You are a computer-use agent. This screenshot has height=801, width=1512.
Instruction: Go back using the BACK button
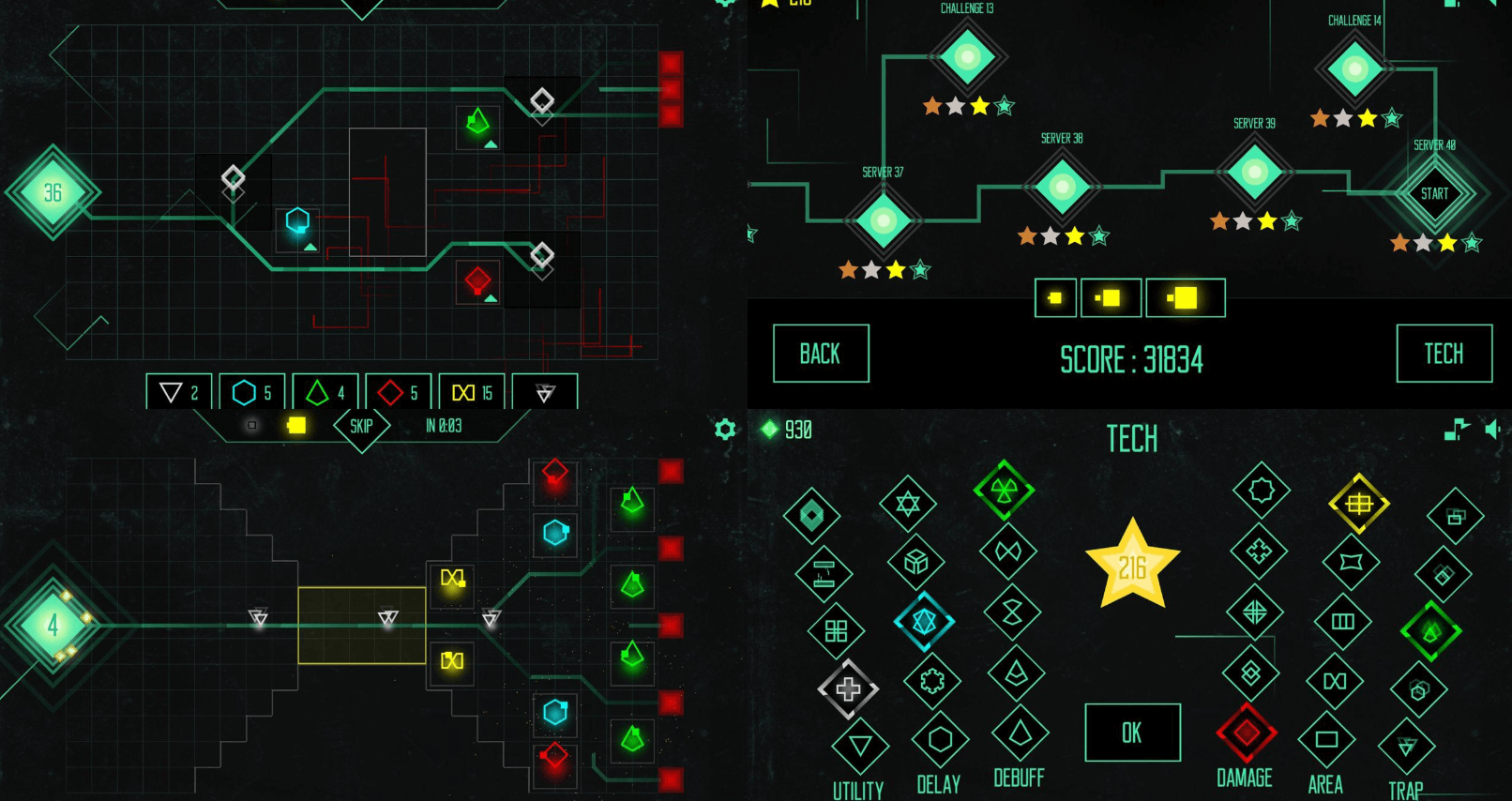[821, 354]
